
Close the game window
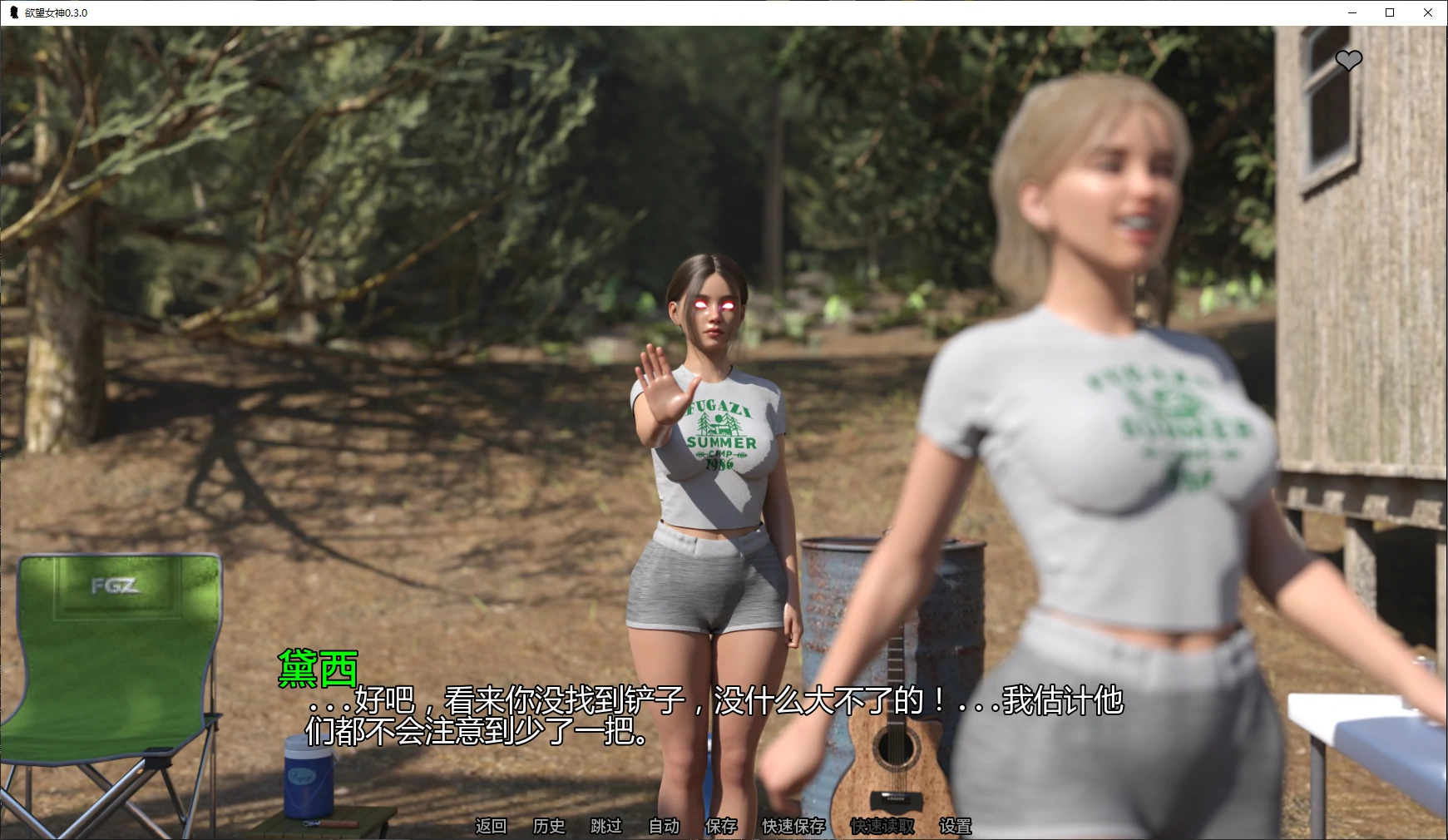(1428, 12)
